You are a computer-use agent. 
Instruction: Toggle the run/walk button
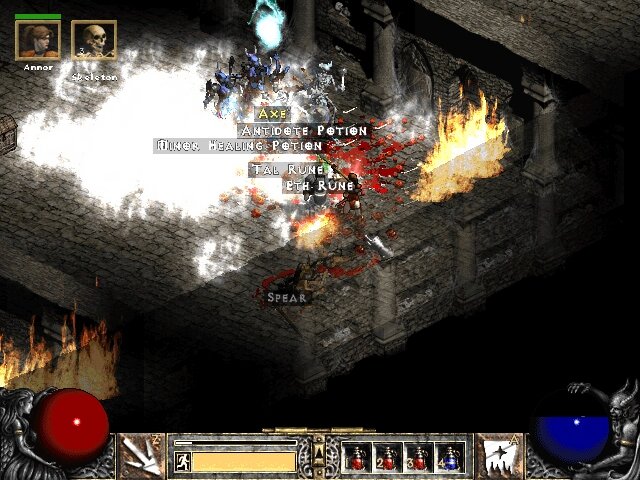[x=183, y=461]
